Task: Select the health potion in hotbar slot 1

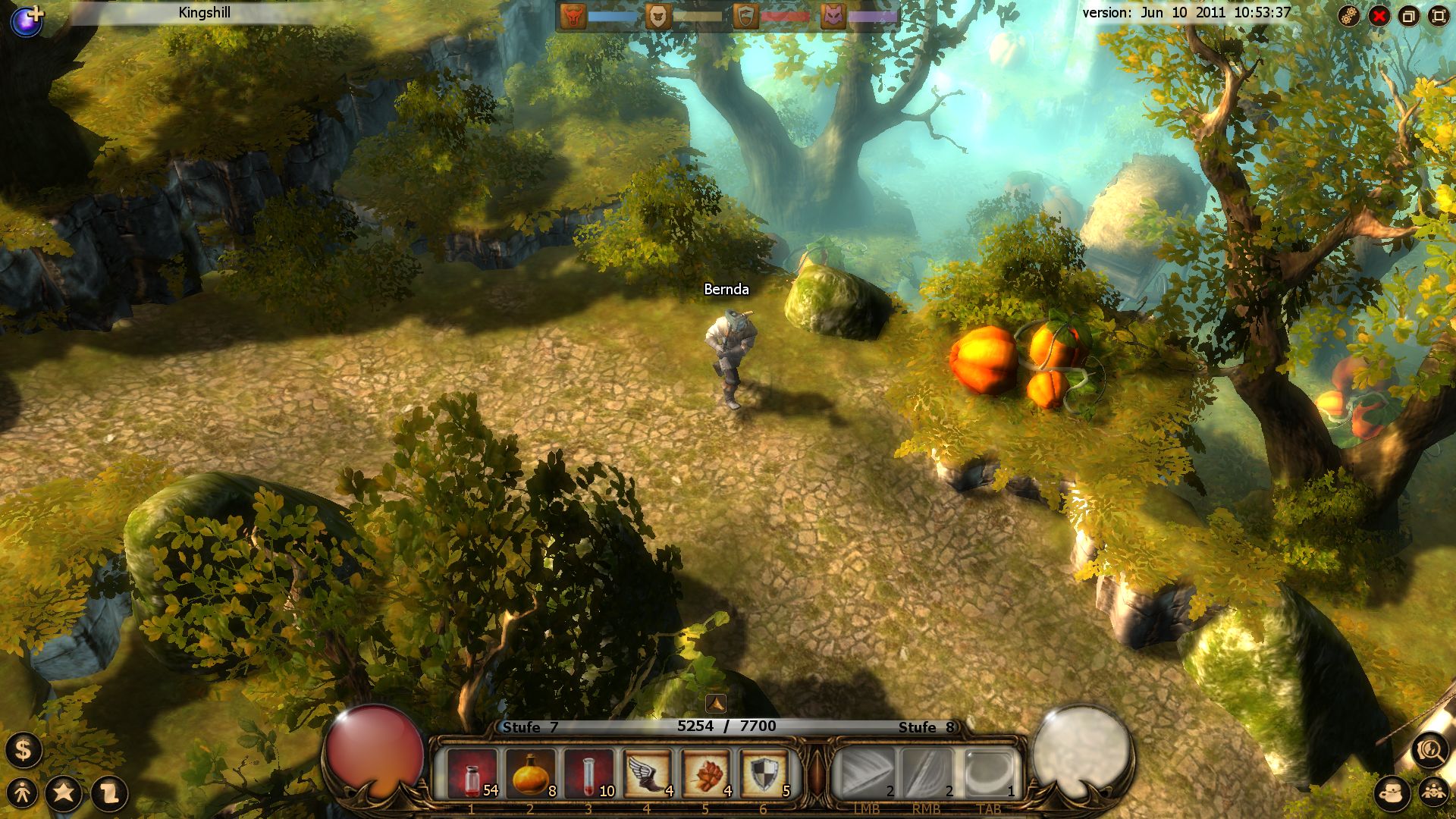Action: (472, 772)
